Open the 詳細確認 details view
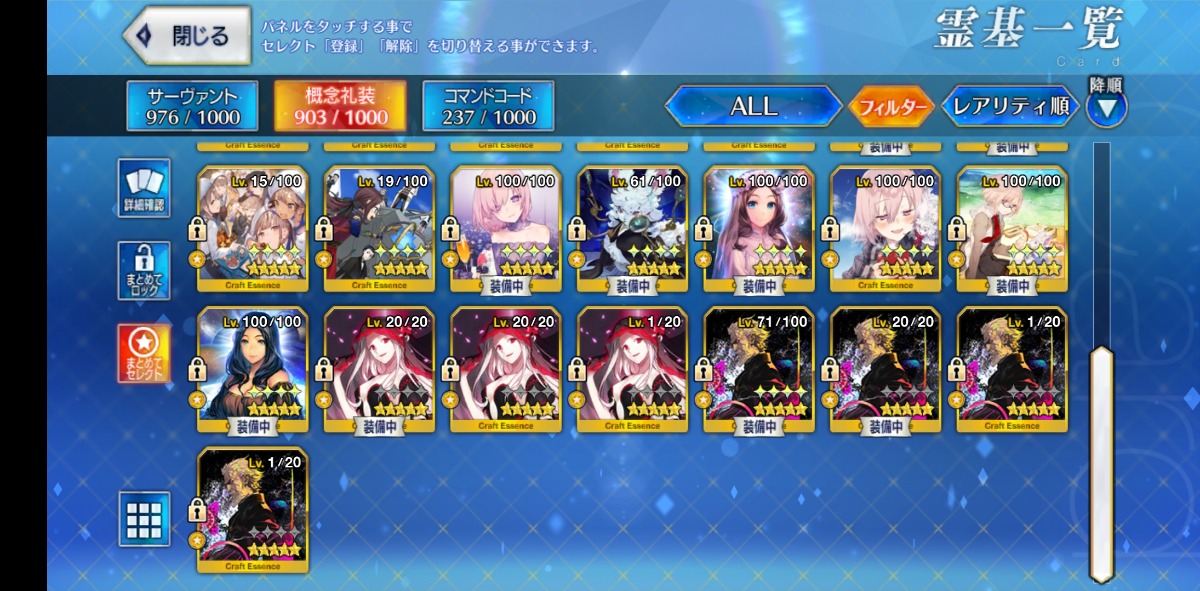The image size is (1200, 591). pyautogui.click(x=144, y=188)
